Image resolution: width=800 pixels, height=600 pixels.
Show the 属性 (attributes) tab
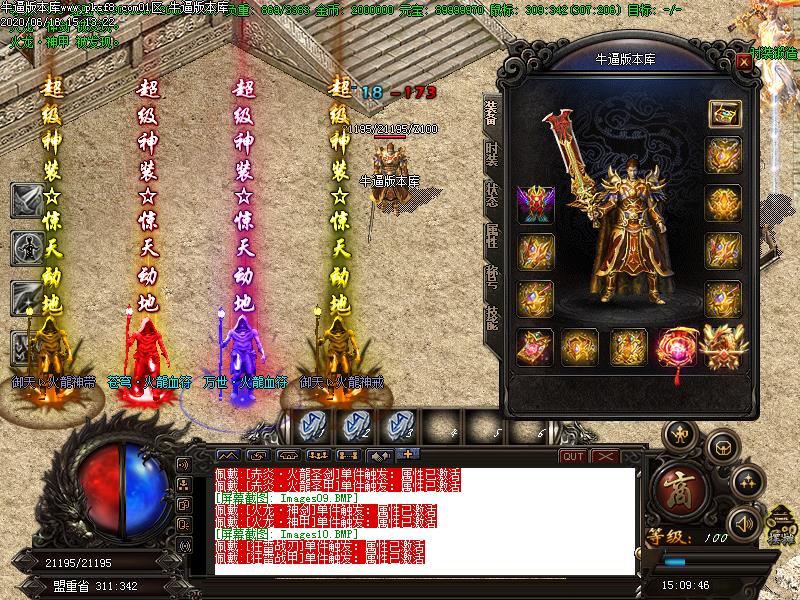tap(492, 237)
